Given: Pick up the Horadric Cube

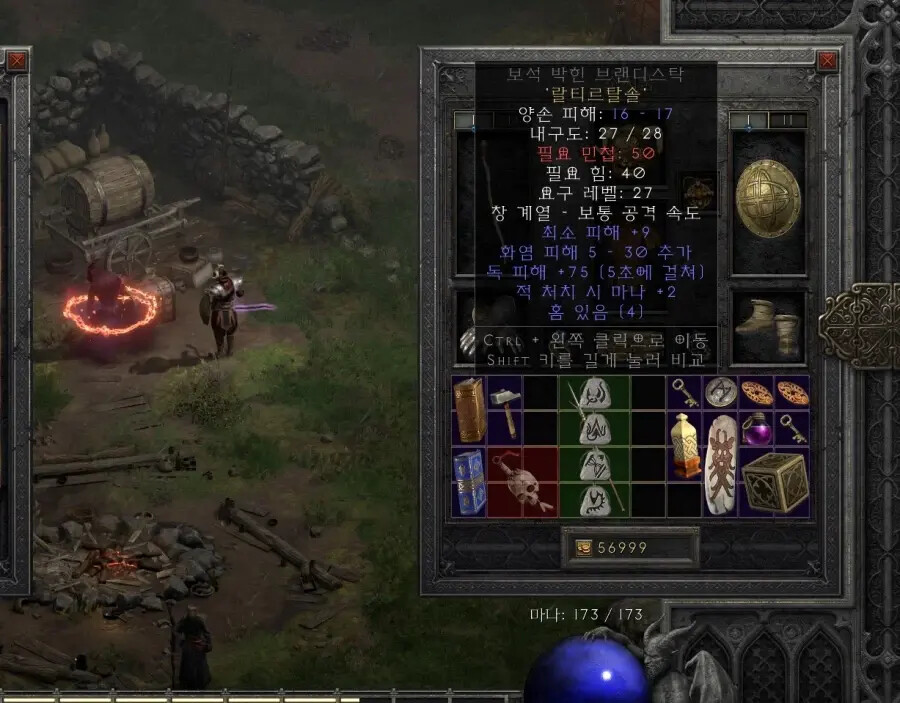Looking at the screenshot, I should coord(773,481).
